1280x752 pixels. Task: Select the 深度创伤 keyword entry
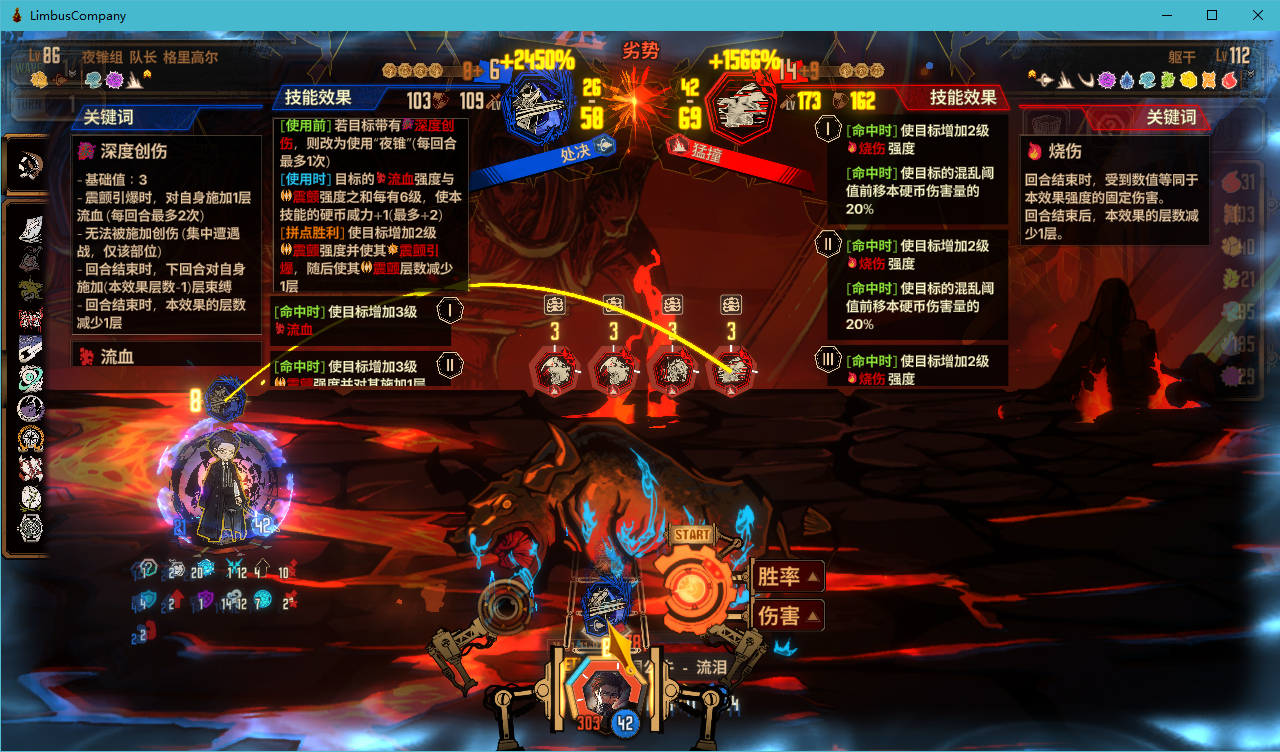134,152
